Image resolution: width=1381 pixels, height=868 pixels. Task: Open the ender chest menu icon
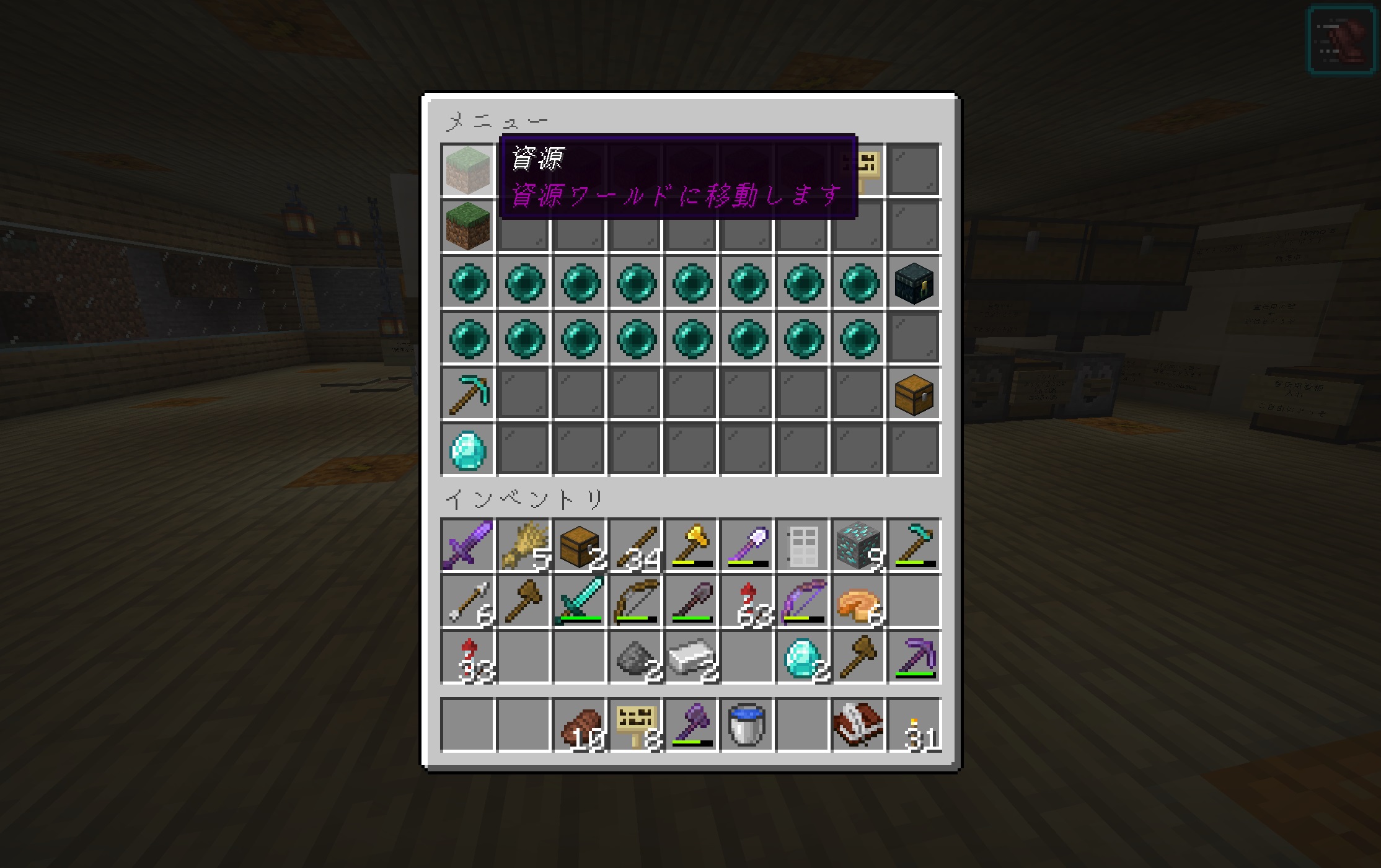coord(914,283)
